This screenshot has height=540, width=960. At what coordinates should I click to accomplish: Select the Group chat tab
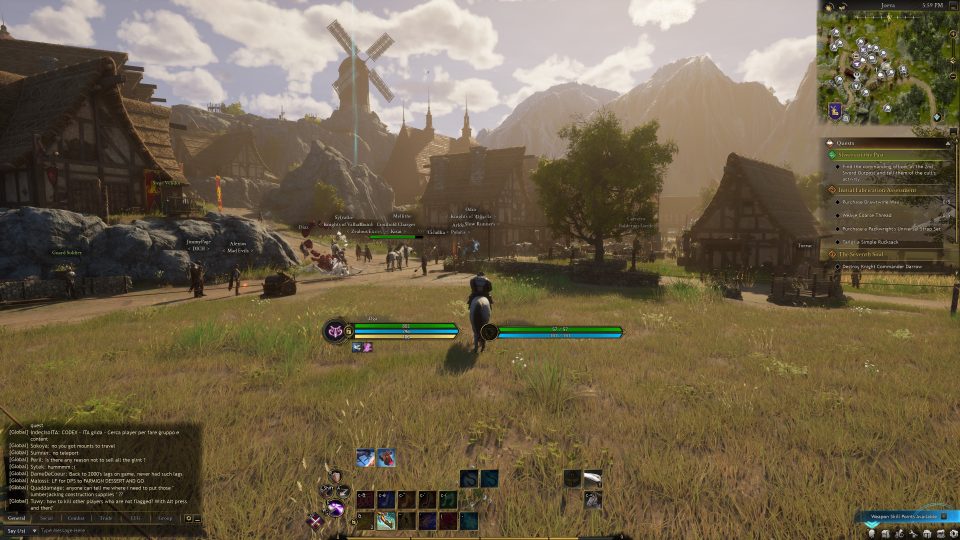click(x=165, y=518)
